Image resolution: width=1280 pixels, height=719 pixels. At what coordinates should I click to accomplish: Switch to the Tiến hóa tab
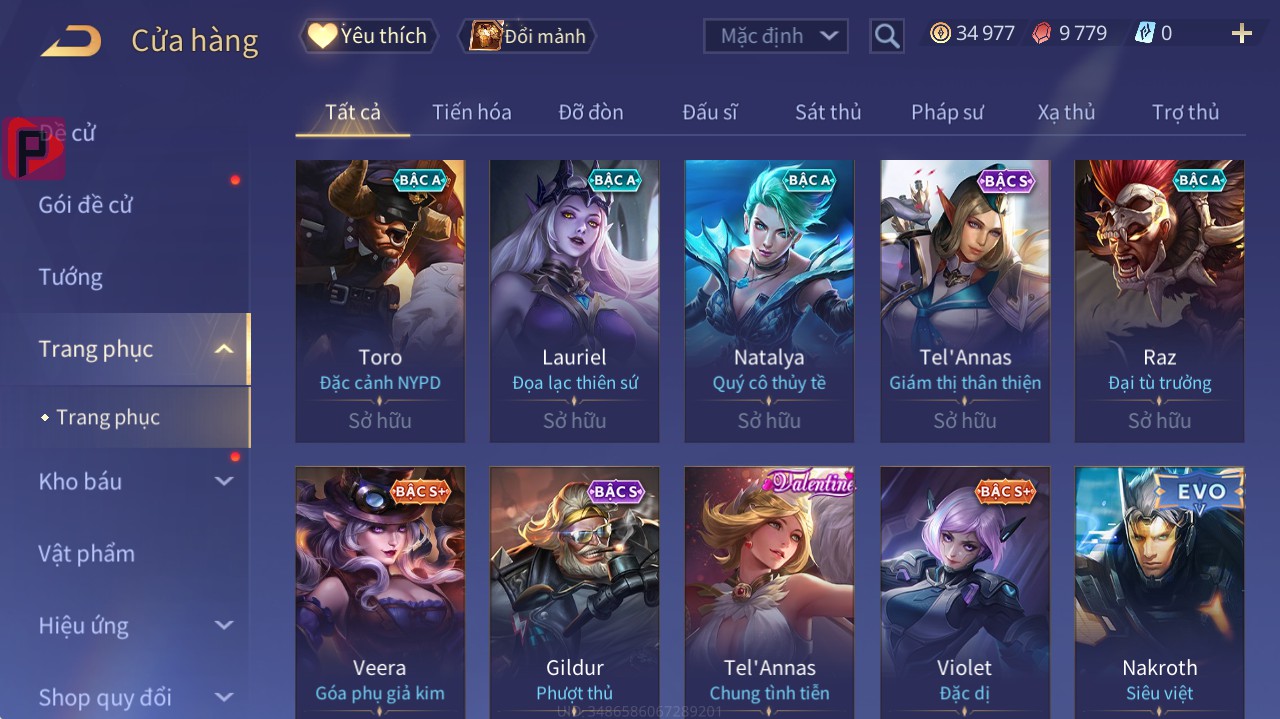click(471, 112)
